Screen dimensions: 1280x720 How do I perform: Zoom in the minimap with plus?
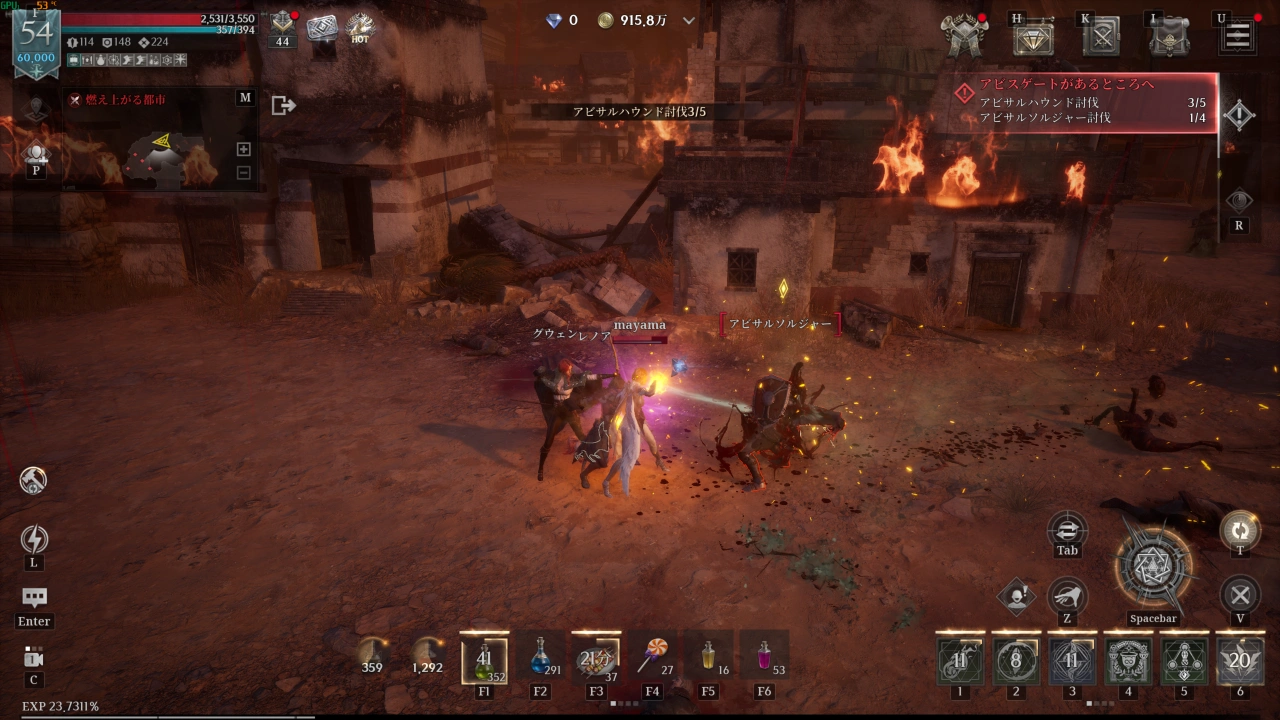(x=243, y=149)
